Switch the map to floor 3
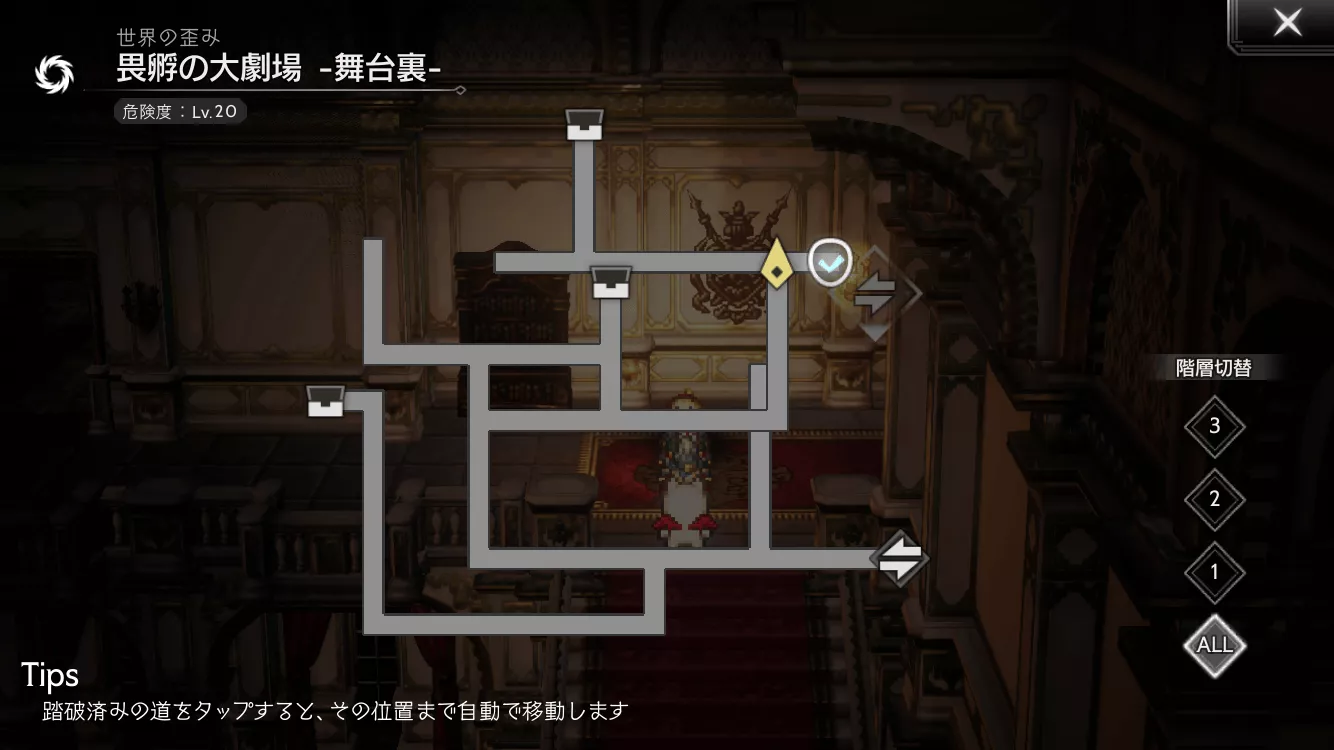The image size is (1334, 750). pyautogui.click(x=1214, y=426)
